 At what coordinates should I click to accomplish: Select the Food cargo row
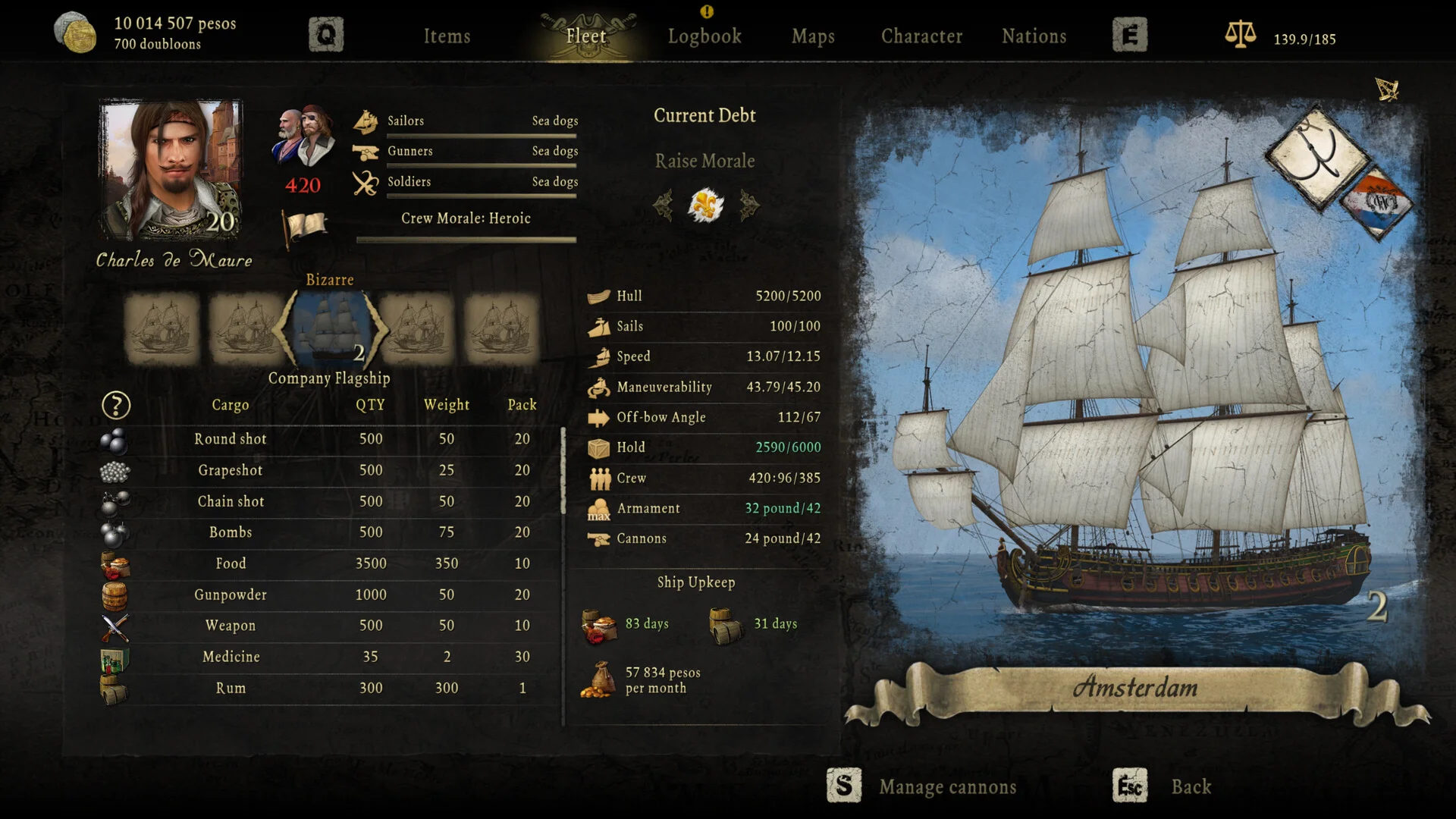(231, 563)
